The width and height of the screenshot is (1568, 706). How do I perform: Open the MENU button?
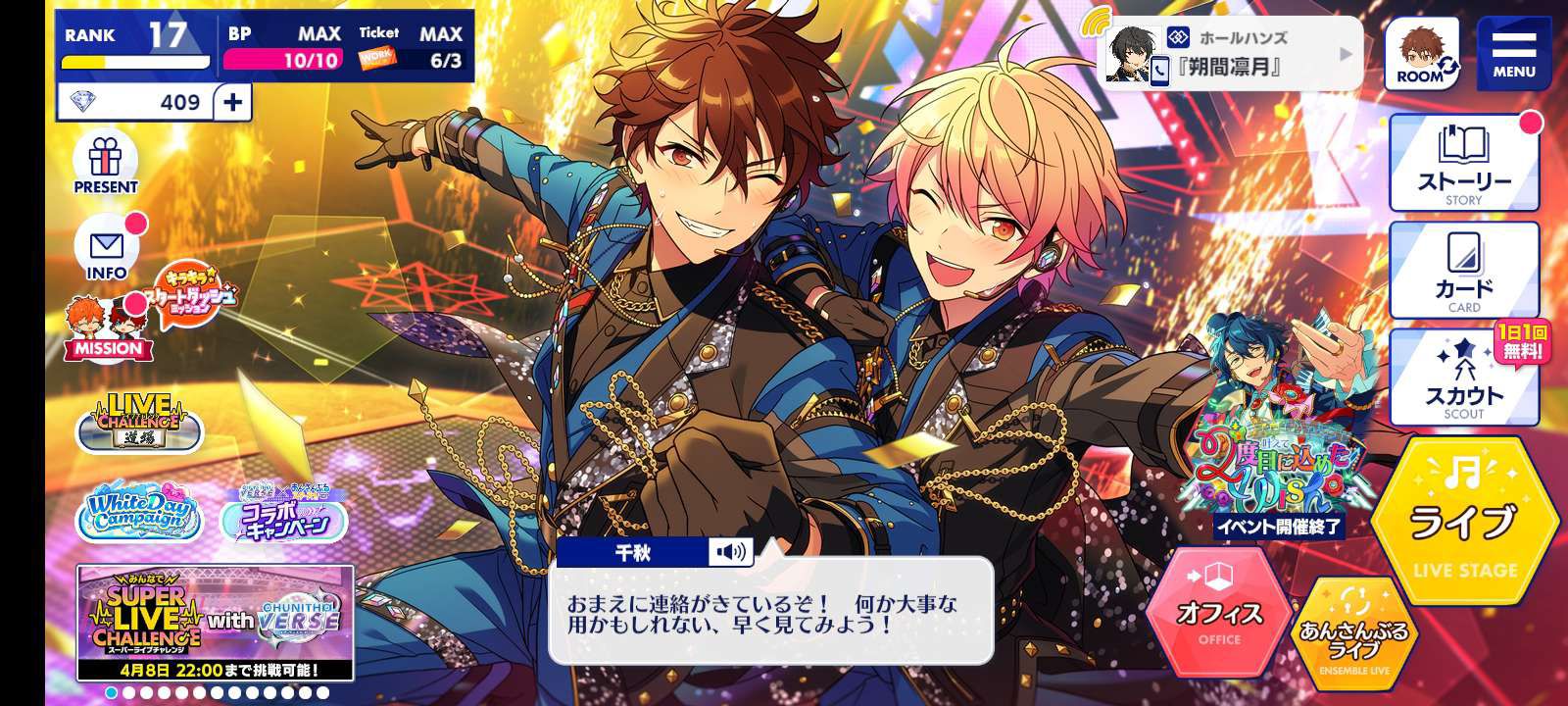(1513, 53)
